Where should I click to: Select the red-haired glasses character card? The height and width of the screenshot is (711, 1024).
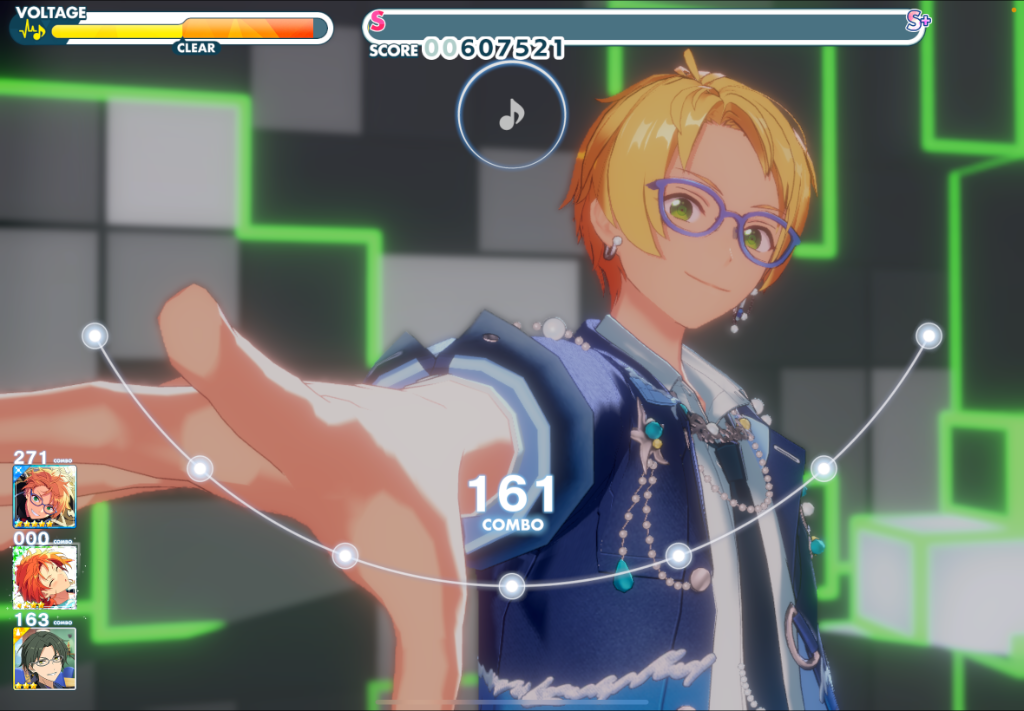pos(45,497)
